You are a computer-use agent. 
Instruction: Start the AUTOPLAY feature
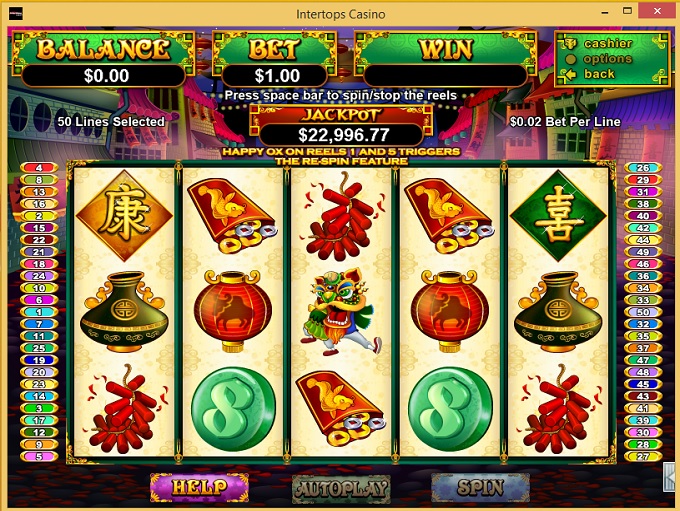(340, 487)
